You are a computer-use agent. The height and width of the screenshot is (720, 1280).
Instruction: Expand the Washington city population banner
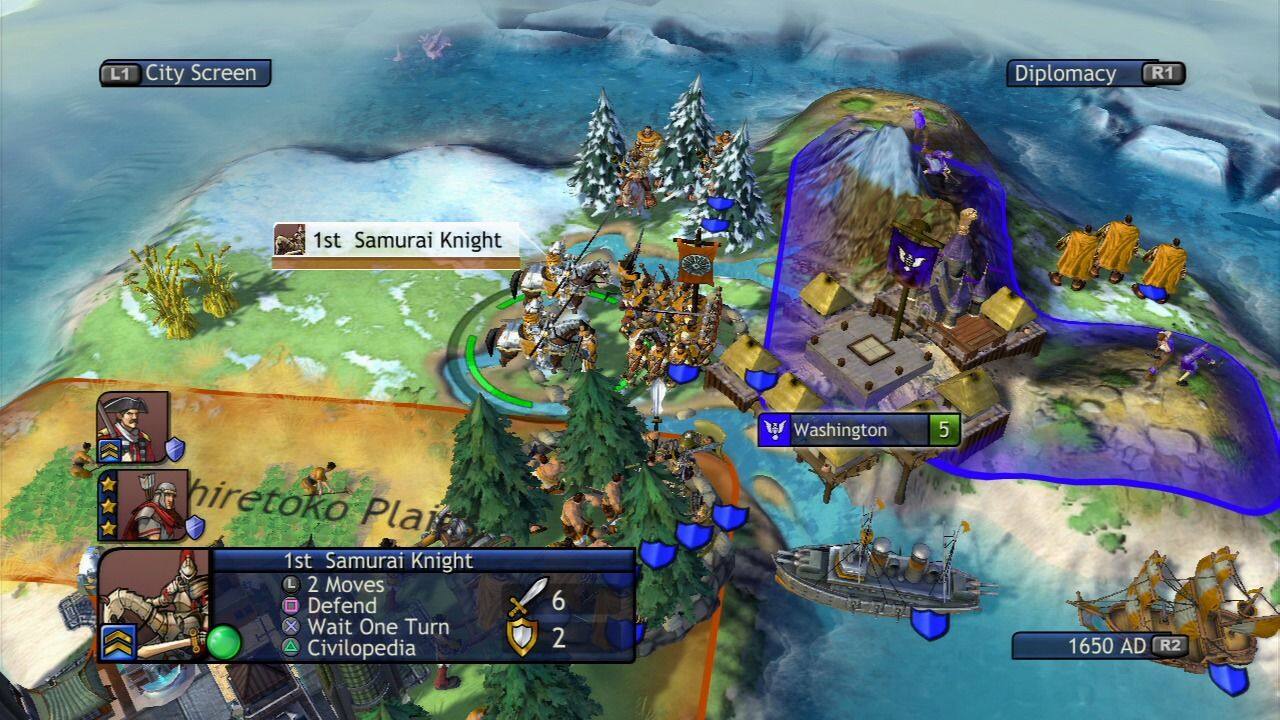click(x=945, y=429)
